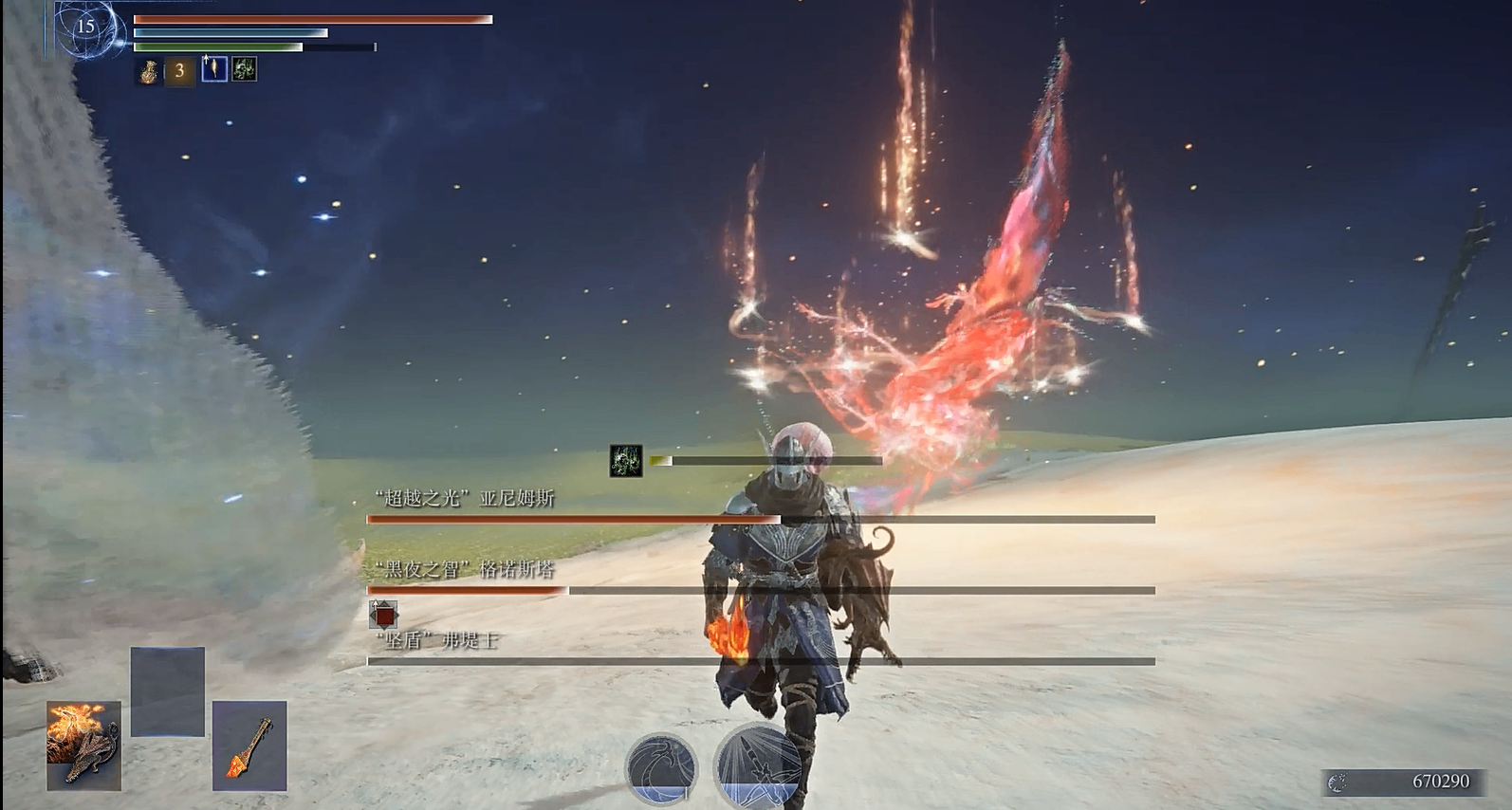Click the blue spindle buff icon
The width and height of the screenshot is (1512, 810).
tap(214, 69)
